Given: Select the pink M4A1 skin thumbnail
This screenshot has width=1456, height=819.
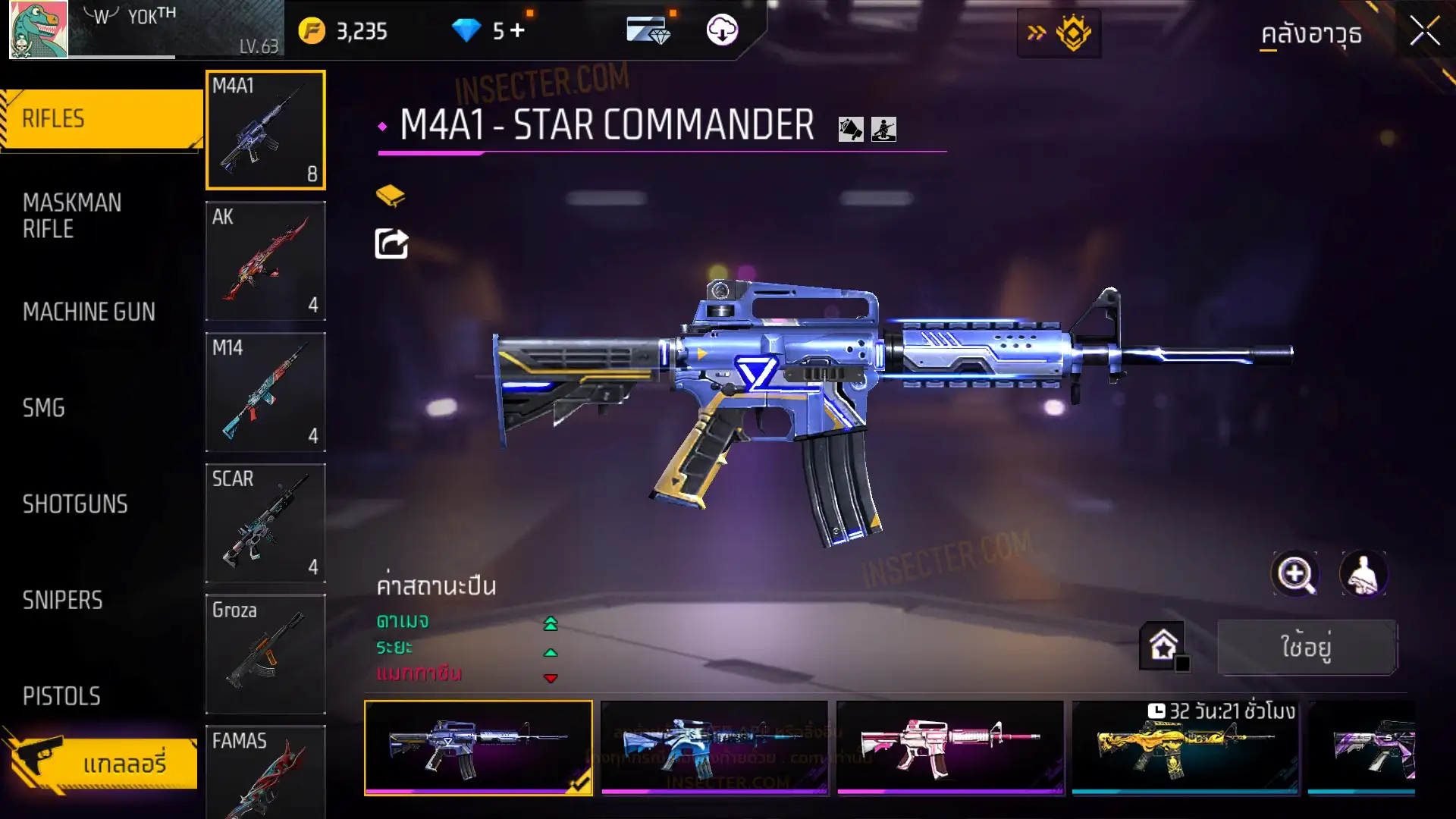Looking at the screenshot, I should [x=949, y=747].
